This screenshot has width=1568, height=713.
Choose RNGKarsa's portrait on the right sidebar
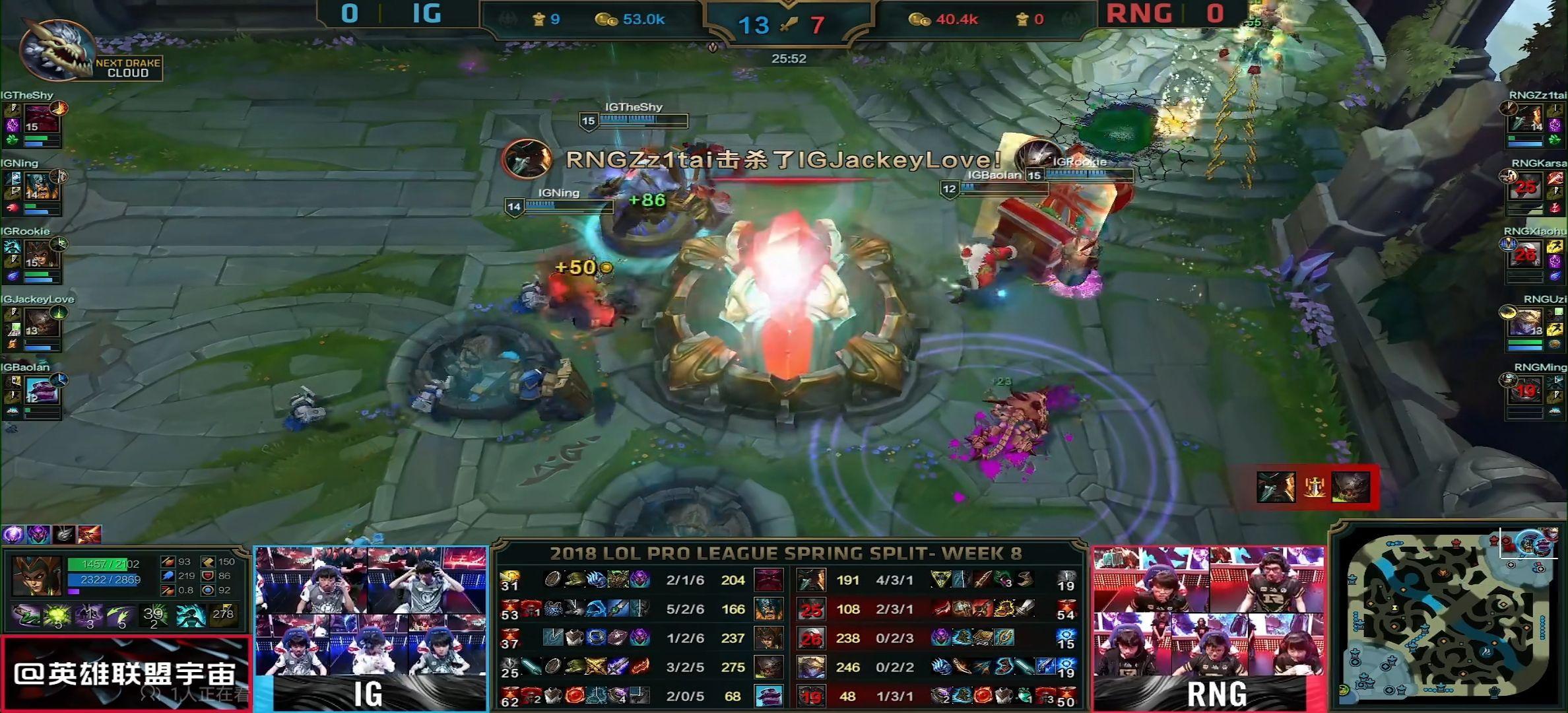(1526, 188)
